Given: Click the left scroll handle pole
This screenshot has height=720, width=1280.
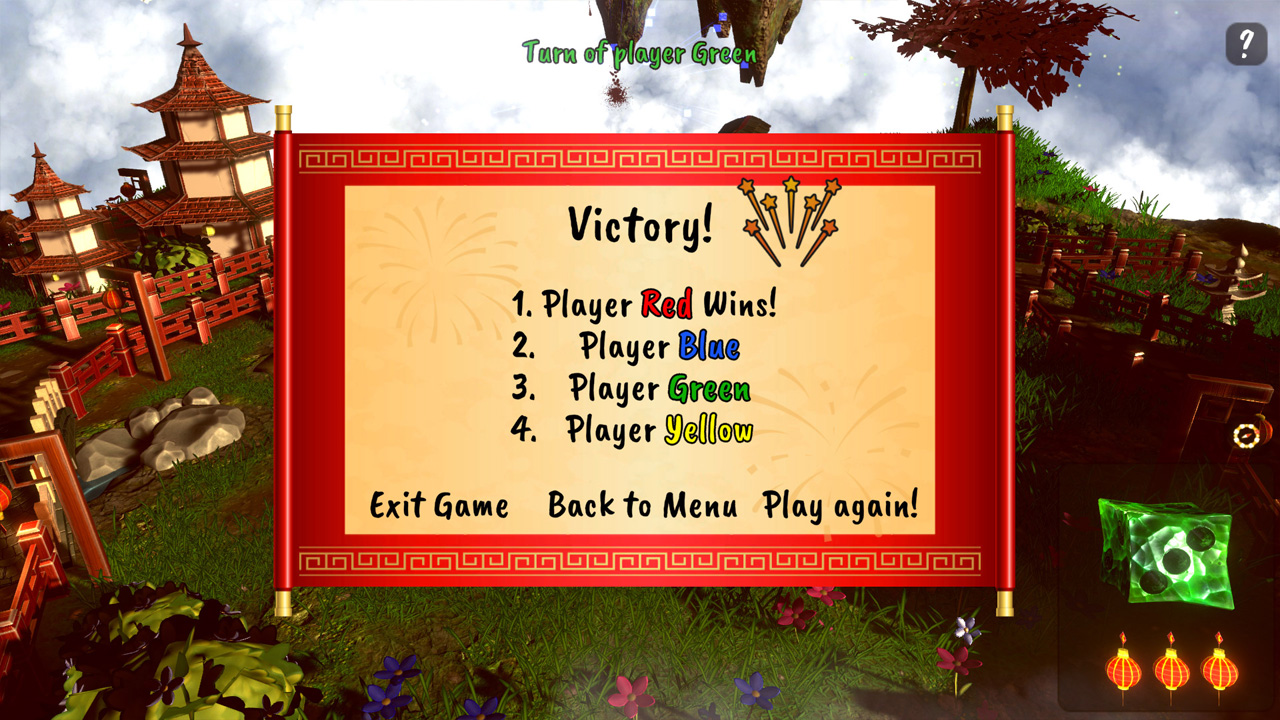Looking at the screenshot, I should click(281, 360).
